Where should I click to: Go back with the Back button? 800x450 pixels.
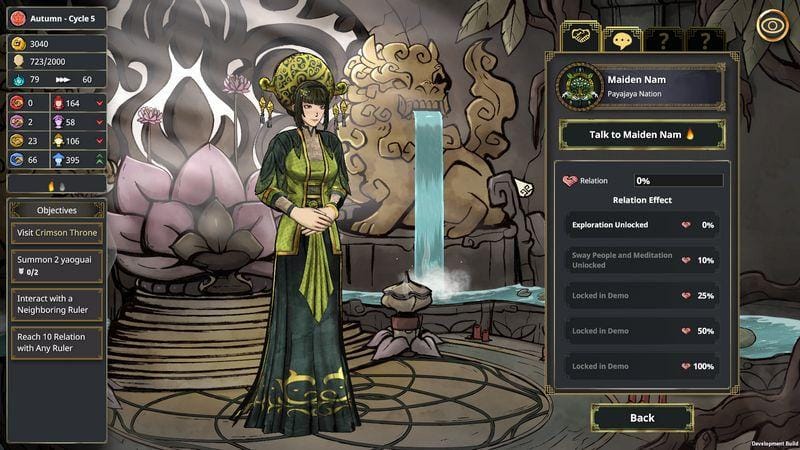click(x=641, y=417)
